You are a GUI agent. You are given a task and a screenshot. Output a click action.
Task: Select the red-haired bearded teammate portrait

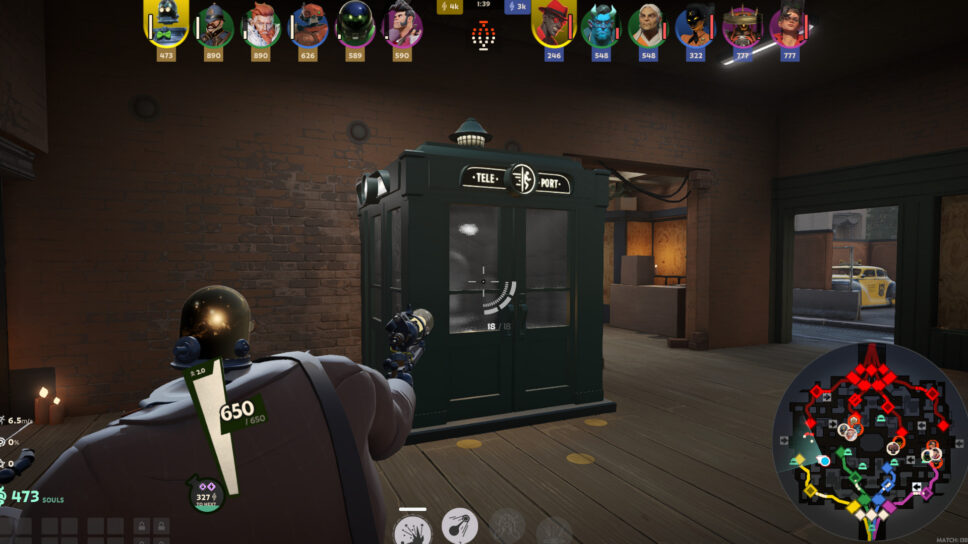261,26
